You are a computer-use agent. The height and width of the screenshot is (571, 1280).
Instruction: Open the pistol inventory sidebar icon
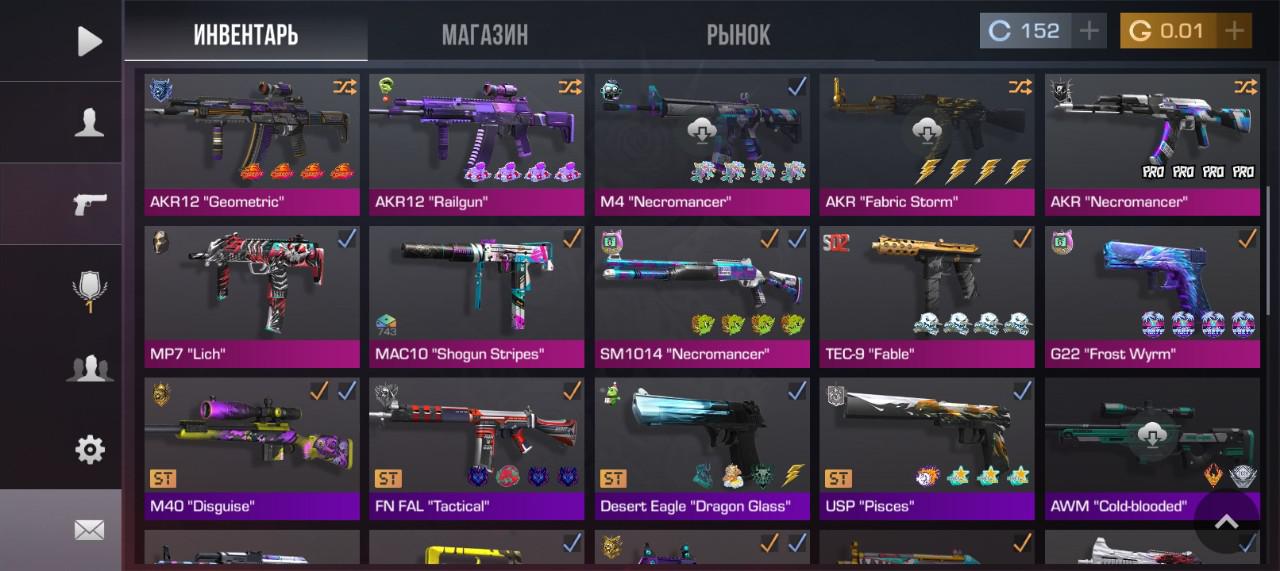click(x=89, y=204)
